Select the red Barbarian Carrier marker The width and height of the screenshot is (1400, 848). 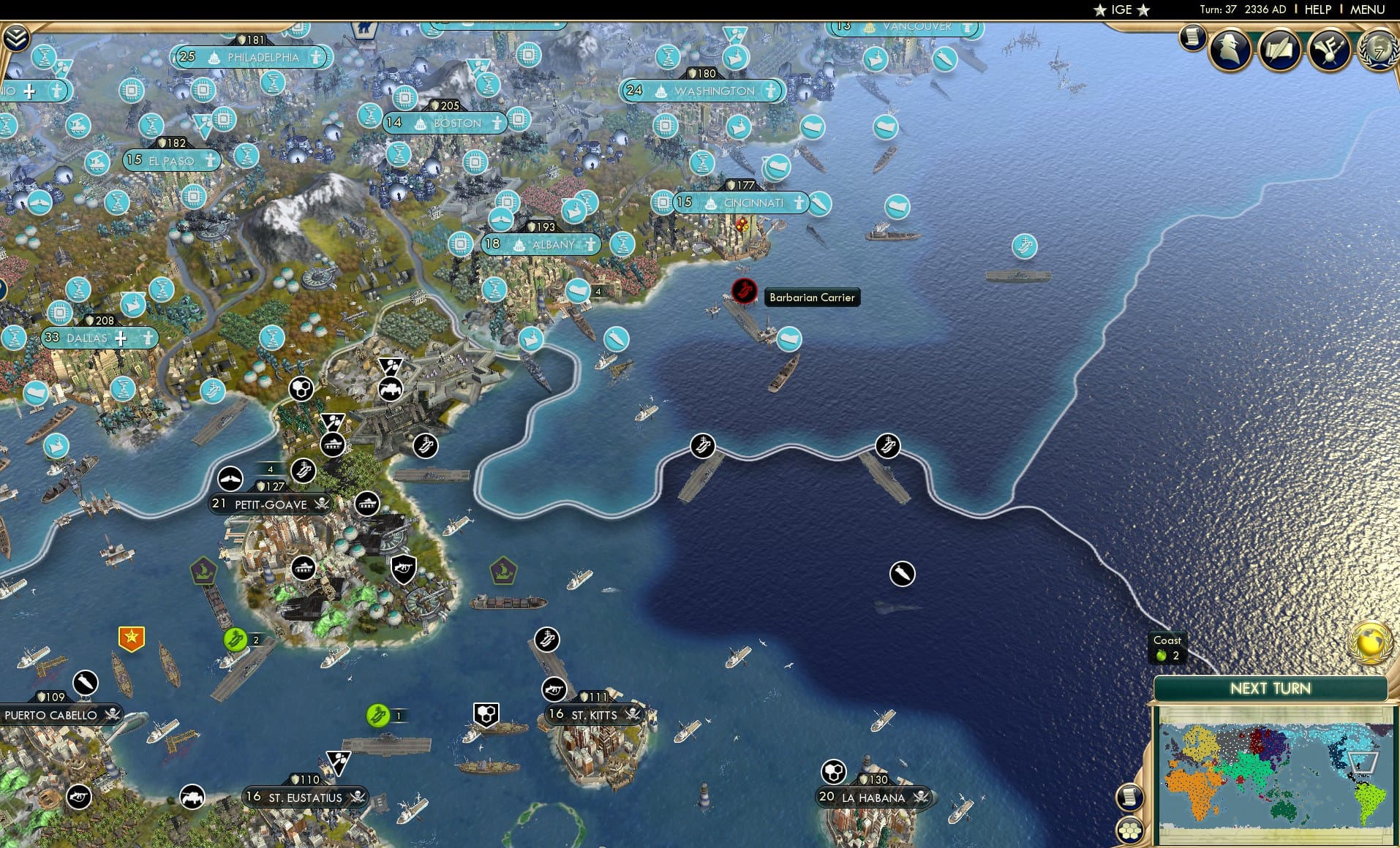tap(743, 291)
